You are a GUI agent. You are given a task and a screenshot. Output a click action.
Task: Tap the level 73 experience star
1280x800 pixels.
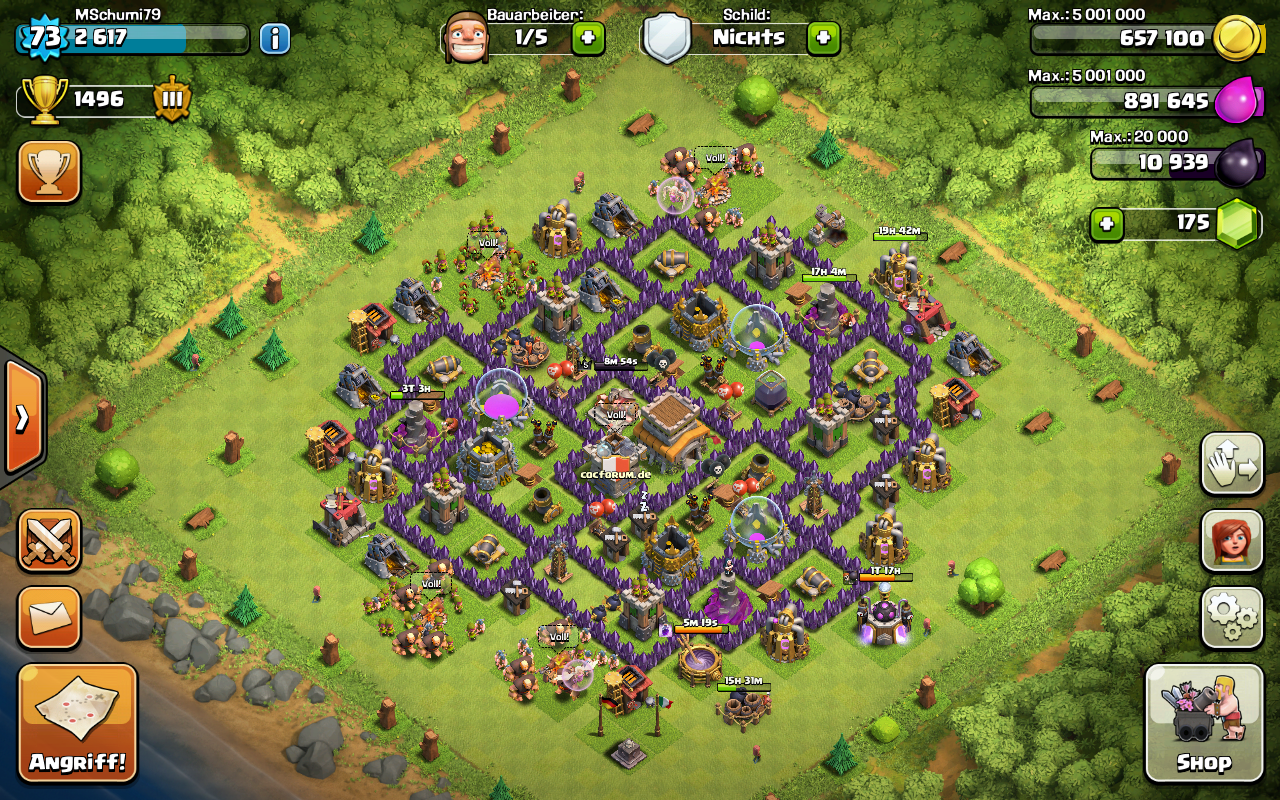[x=44, y=38]
